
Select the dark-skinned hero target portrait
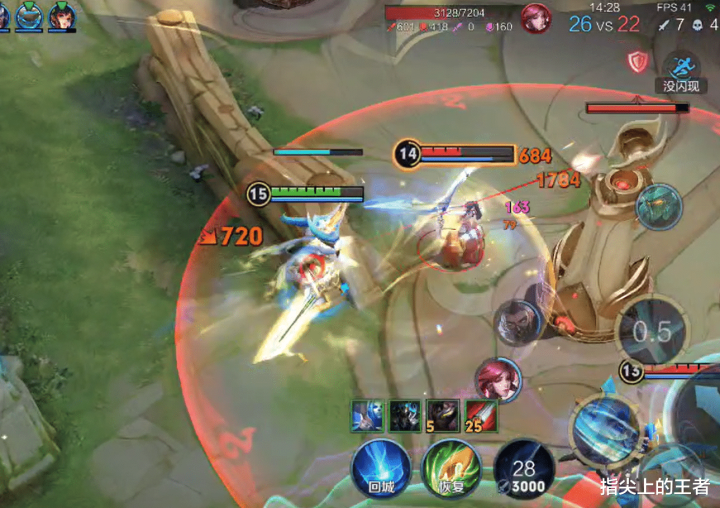click(518, 323)
